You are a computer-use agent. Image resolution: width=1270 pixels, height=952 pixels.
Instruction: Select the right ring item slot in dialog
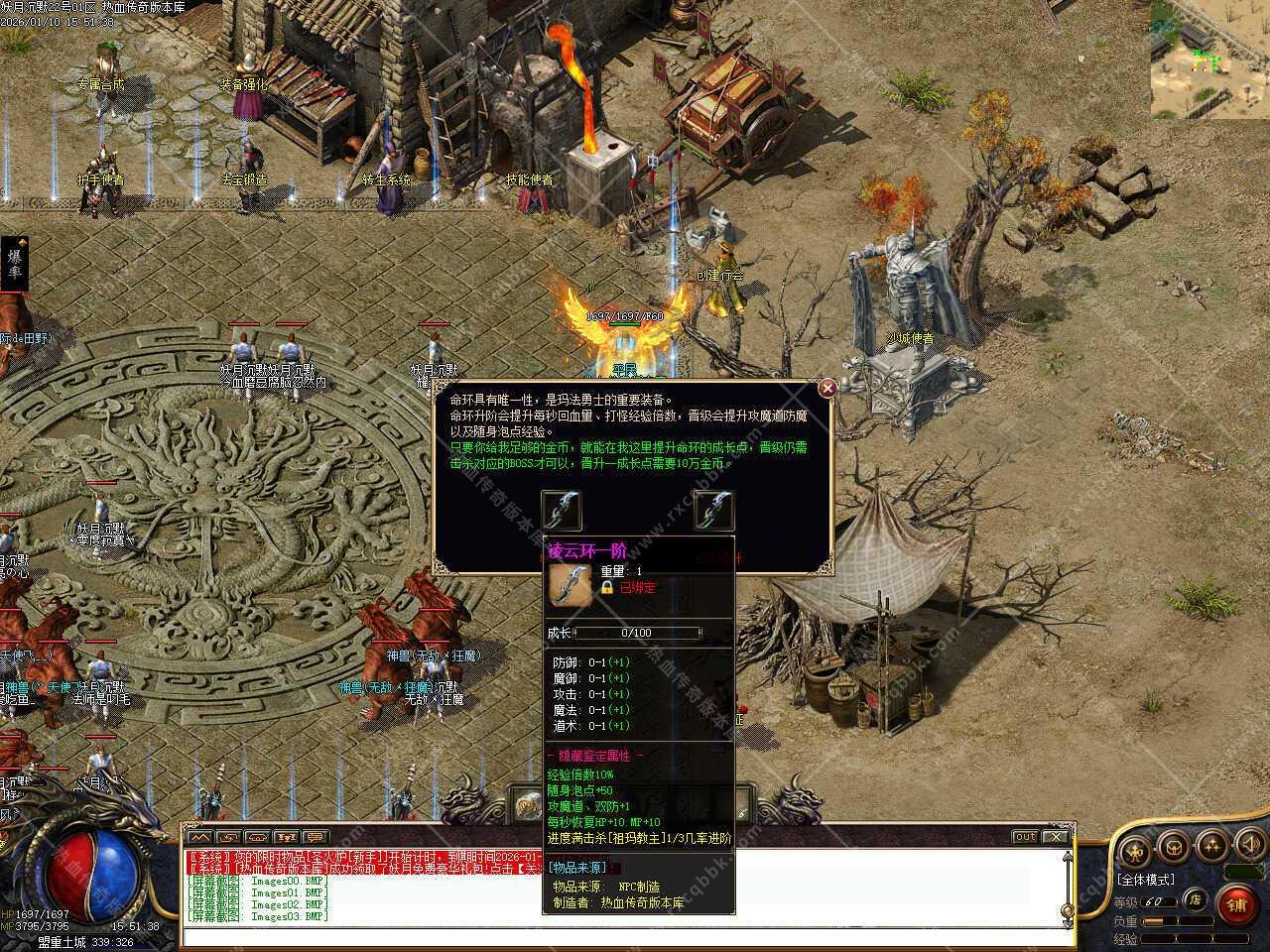coord(713,510)
